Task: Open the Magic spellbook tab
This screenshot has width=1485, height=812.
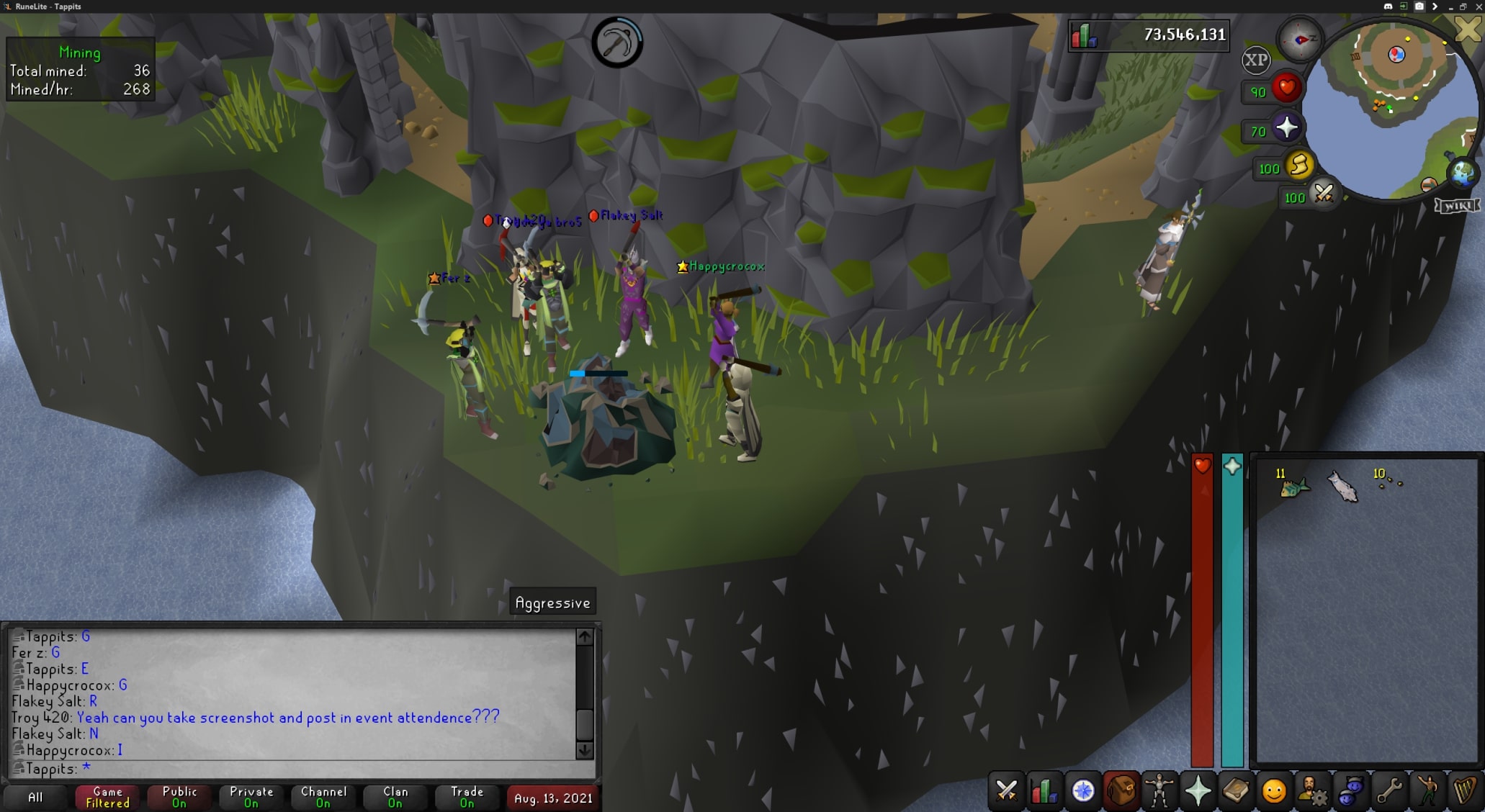Action: click(x=1234, y=791)
